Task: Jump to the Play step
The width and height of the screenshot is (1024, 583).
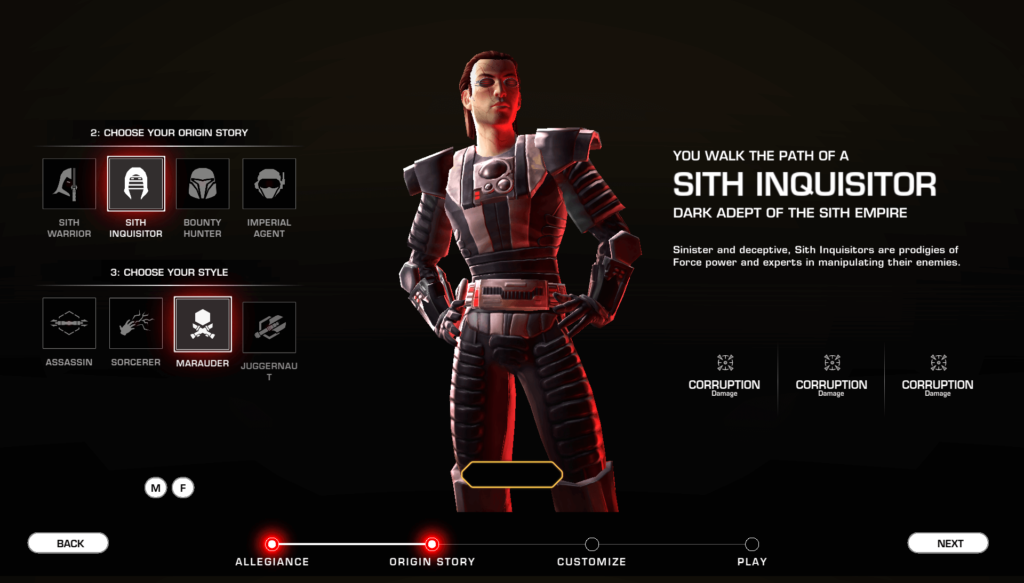Action: 752,544
